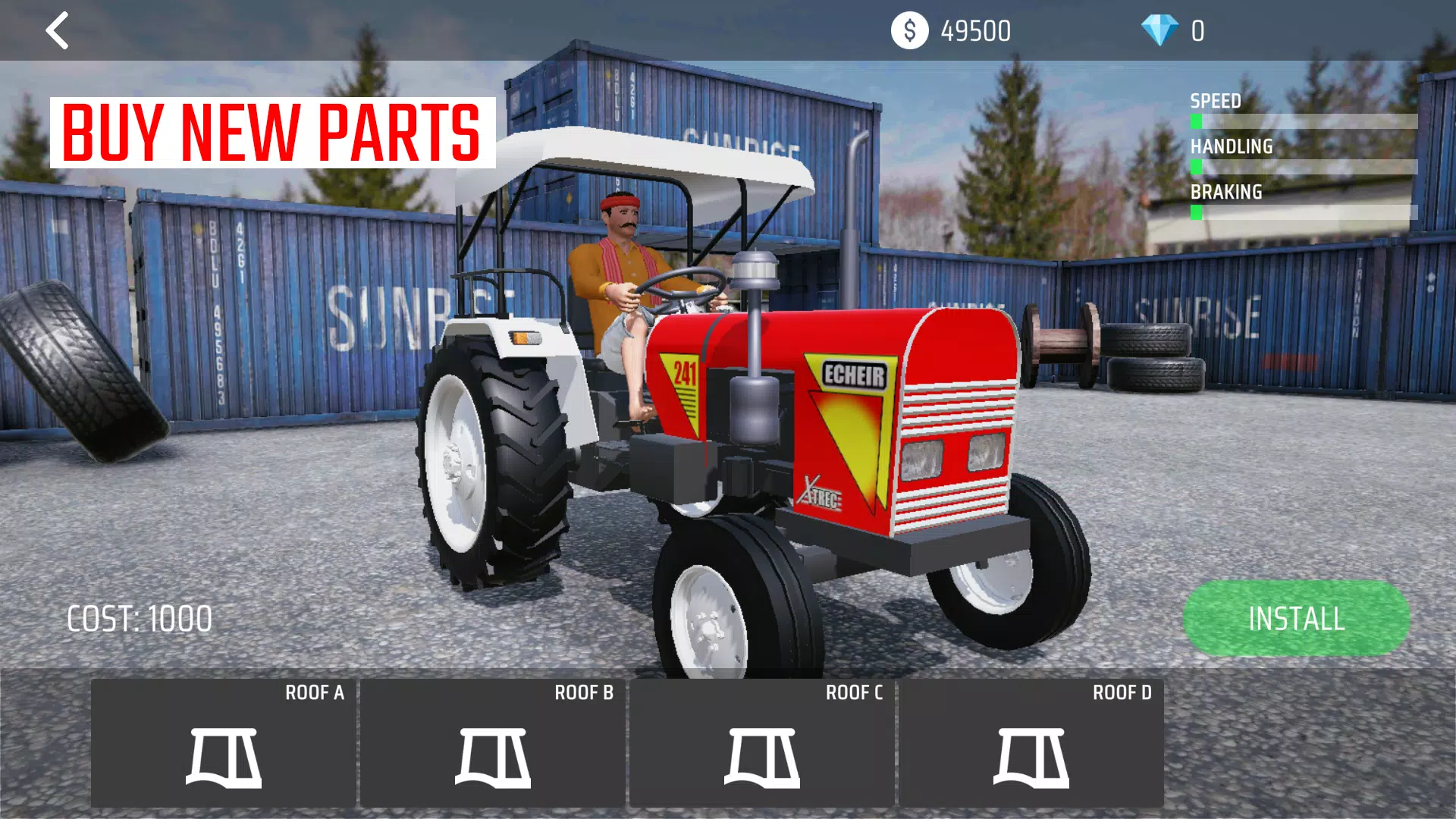
Task: Tap the dollar coin currency icon
Action: (x=909, y=31)
